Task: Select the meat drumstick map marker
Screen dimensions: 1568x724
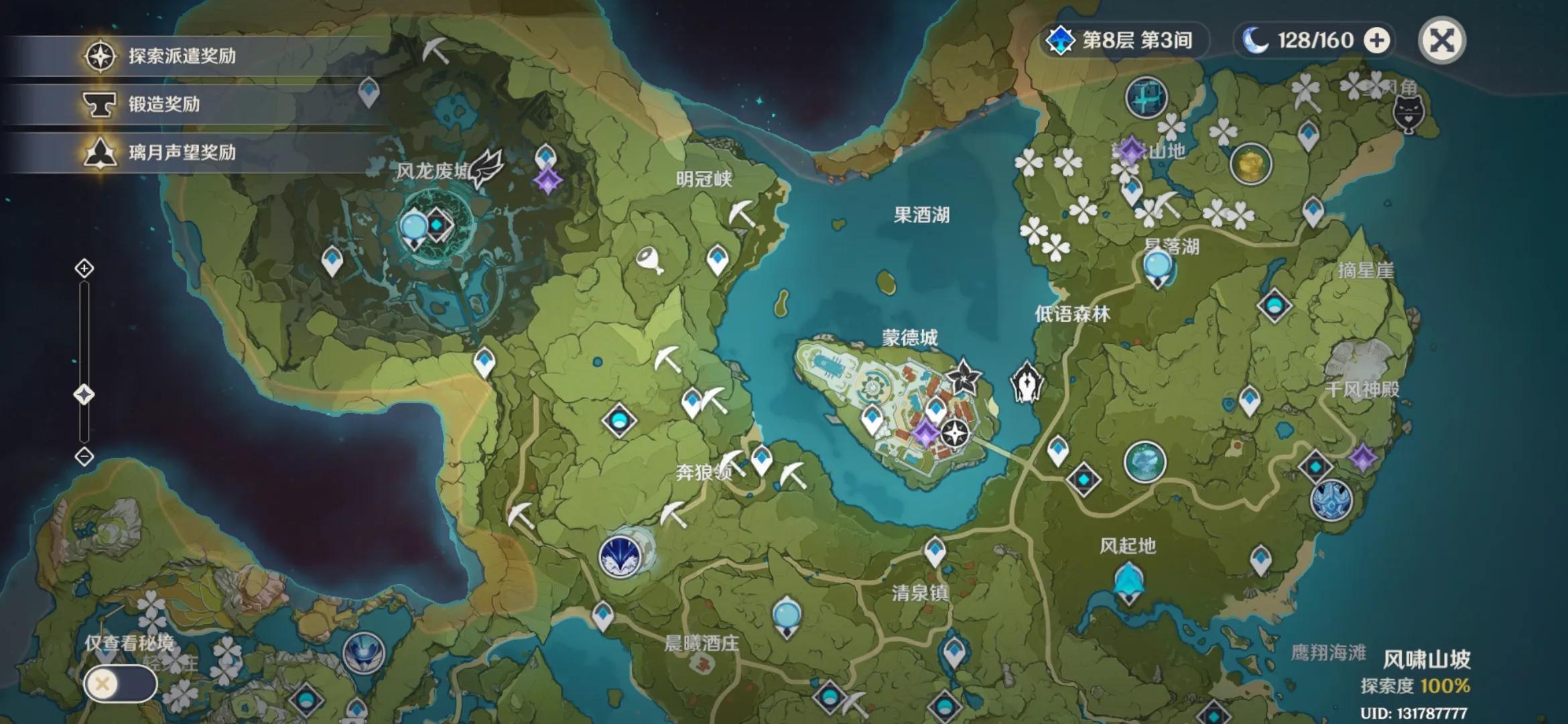Action: (x=649, y=259)
